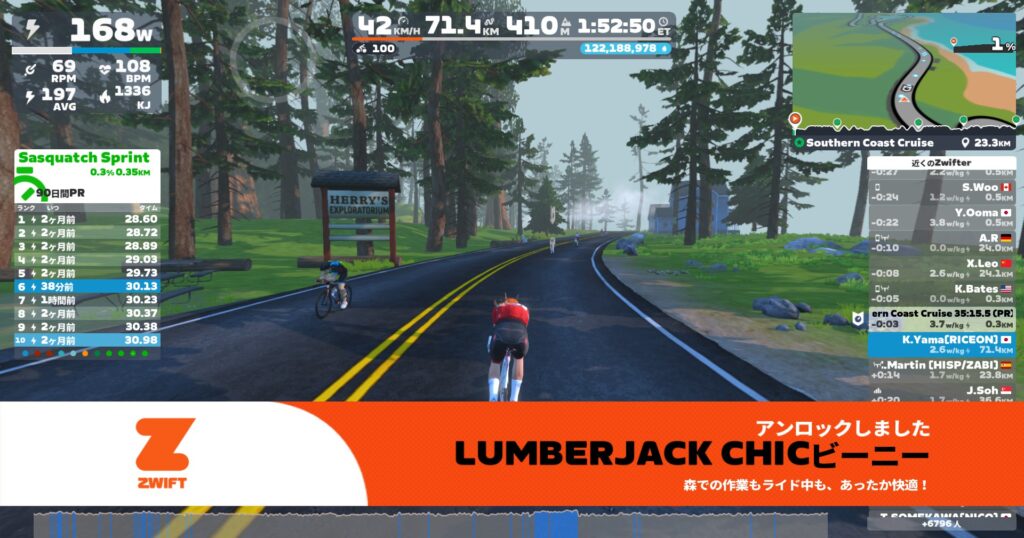This screenshot has height=538, width=1024.
Task: Click the Coast Cruise 35:15.5 PR row
Action: [x=941, y=318]
